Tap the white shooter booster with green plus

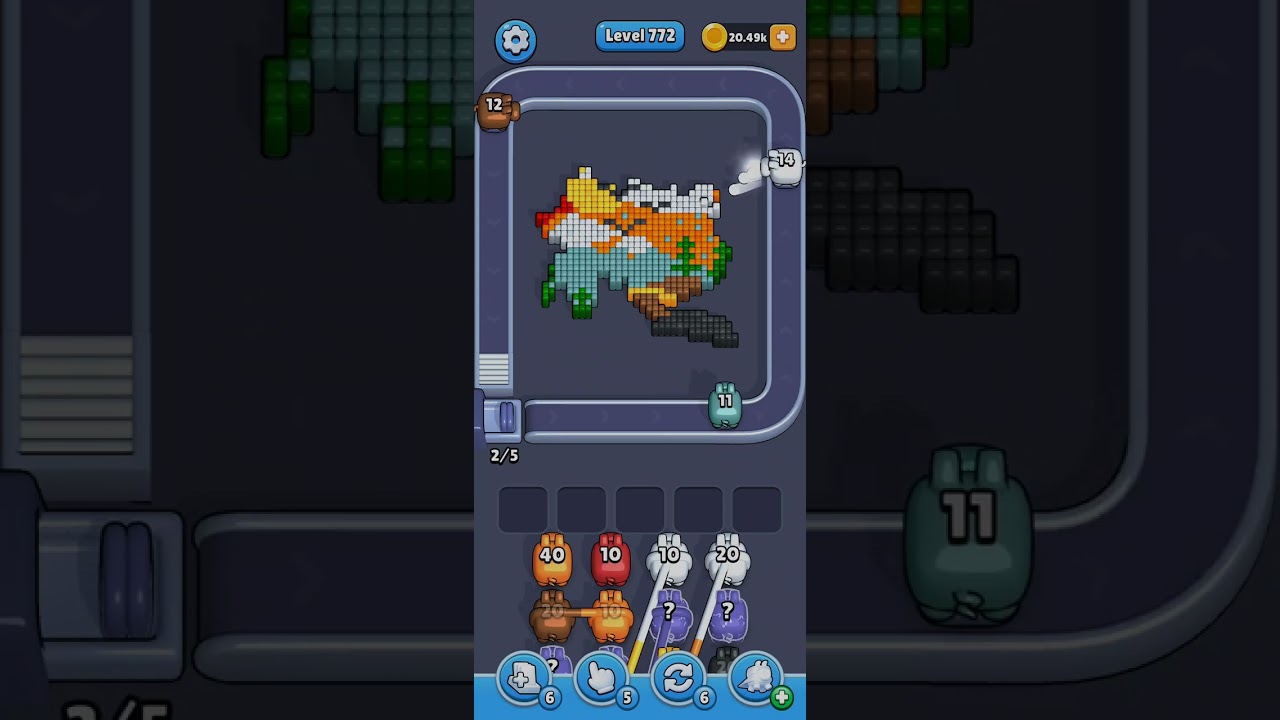[757, 680]
